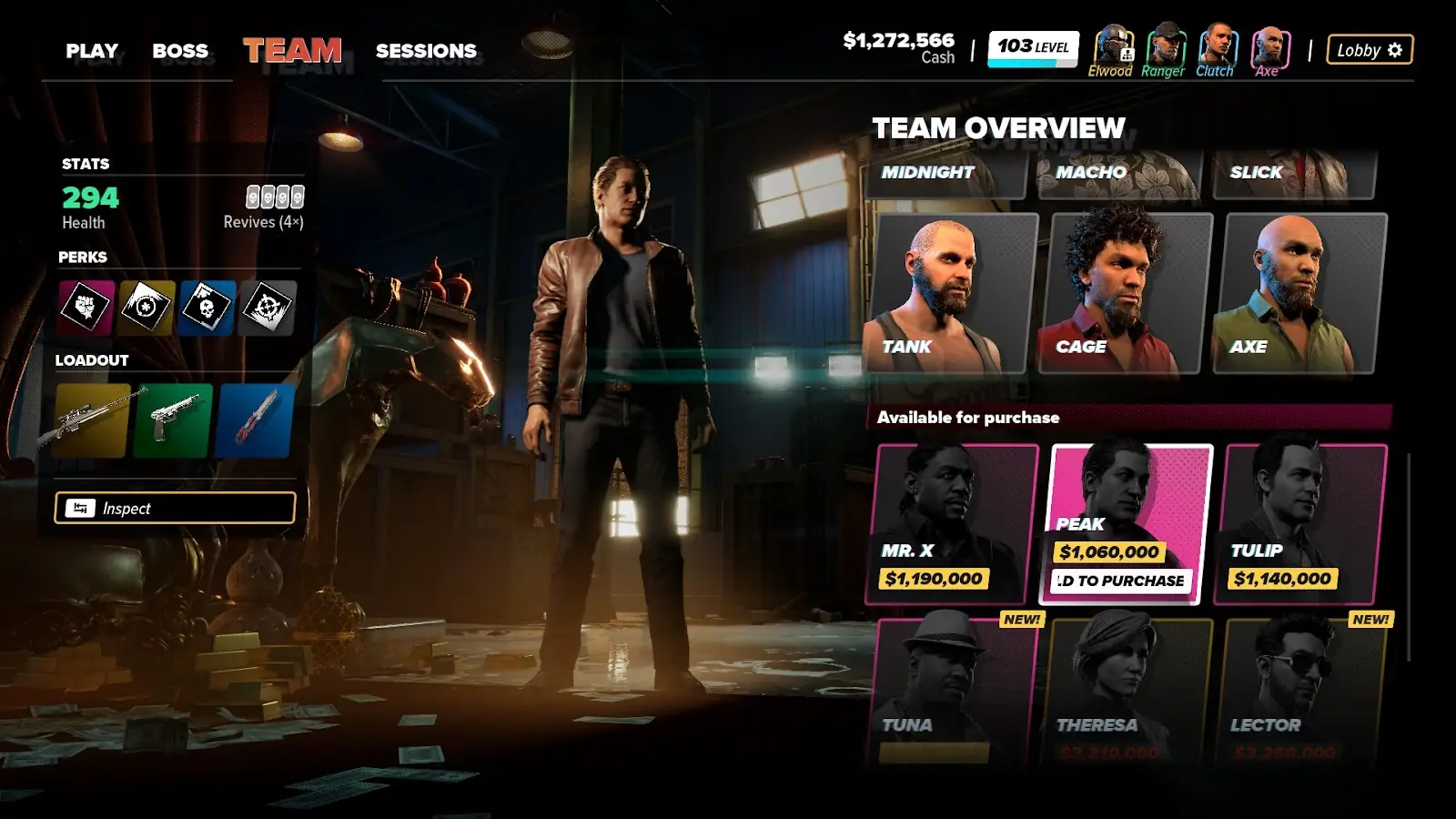The image size is (1456, 819).
Task: Choose the Lector character card
Action: pos(1300,690)
